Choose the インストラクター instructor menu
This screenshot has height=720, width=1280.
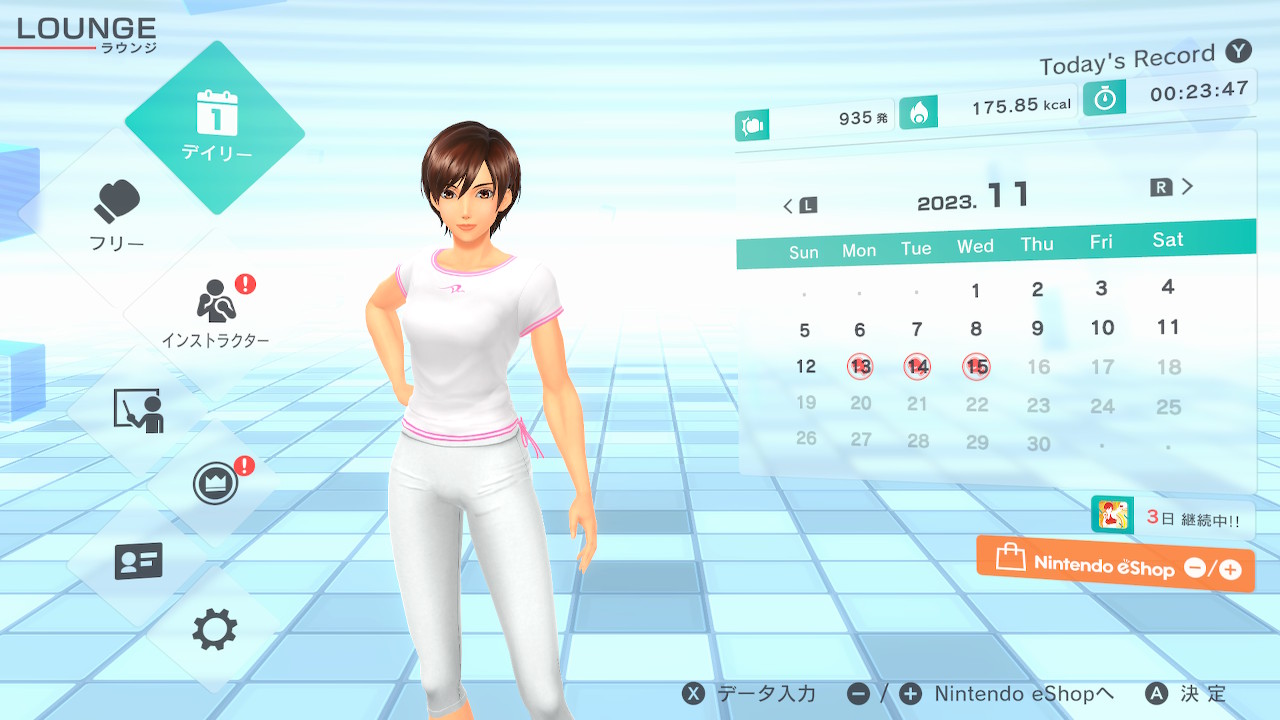pyautogui.click(x=216, y=312)
